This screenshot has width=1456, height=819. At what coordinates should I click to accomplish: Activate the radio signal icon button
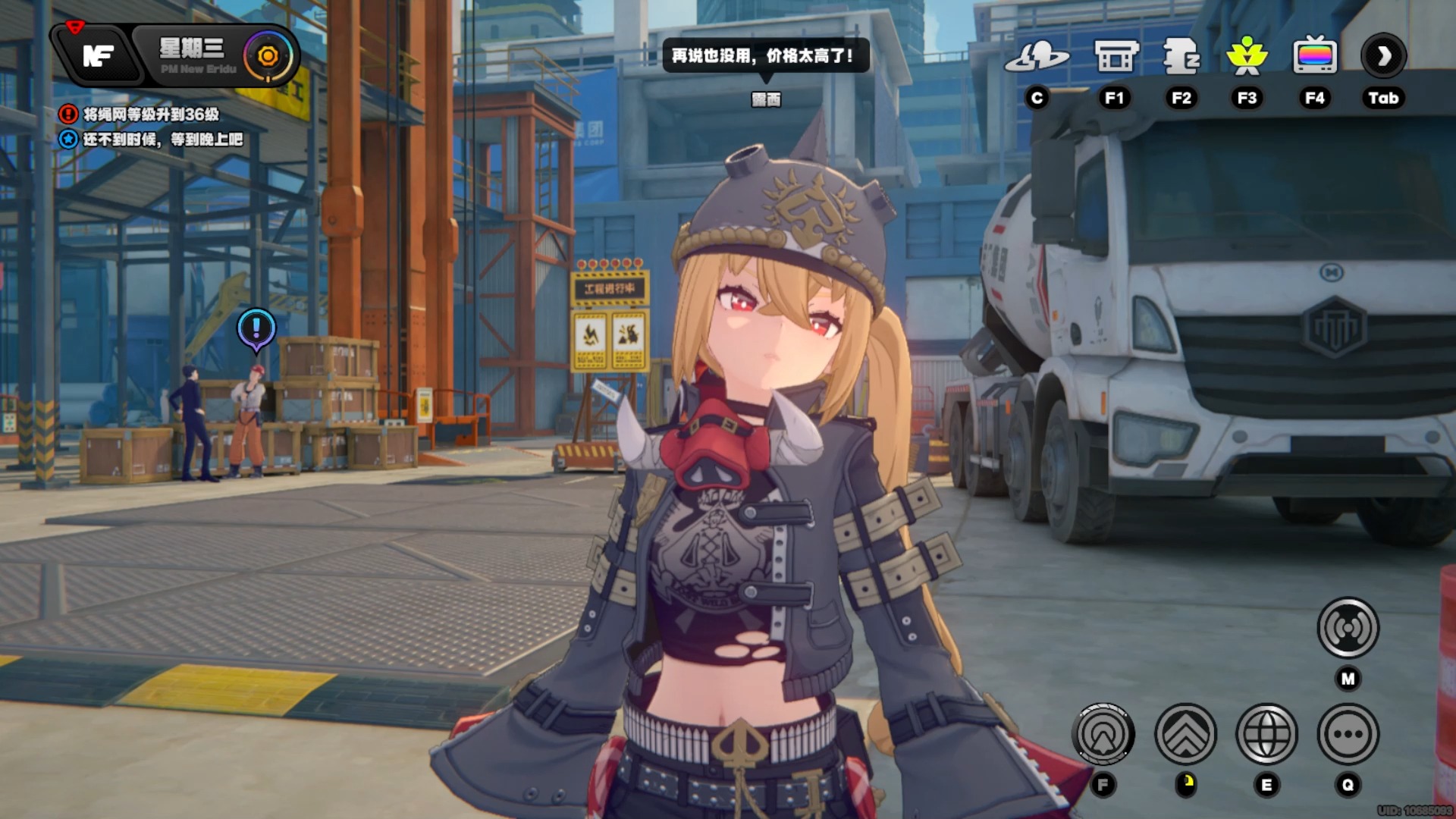(x=1348, y=628)
